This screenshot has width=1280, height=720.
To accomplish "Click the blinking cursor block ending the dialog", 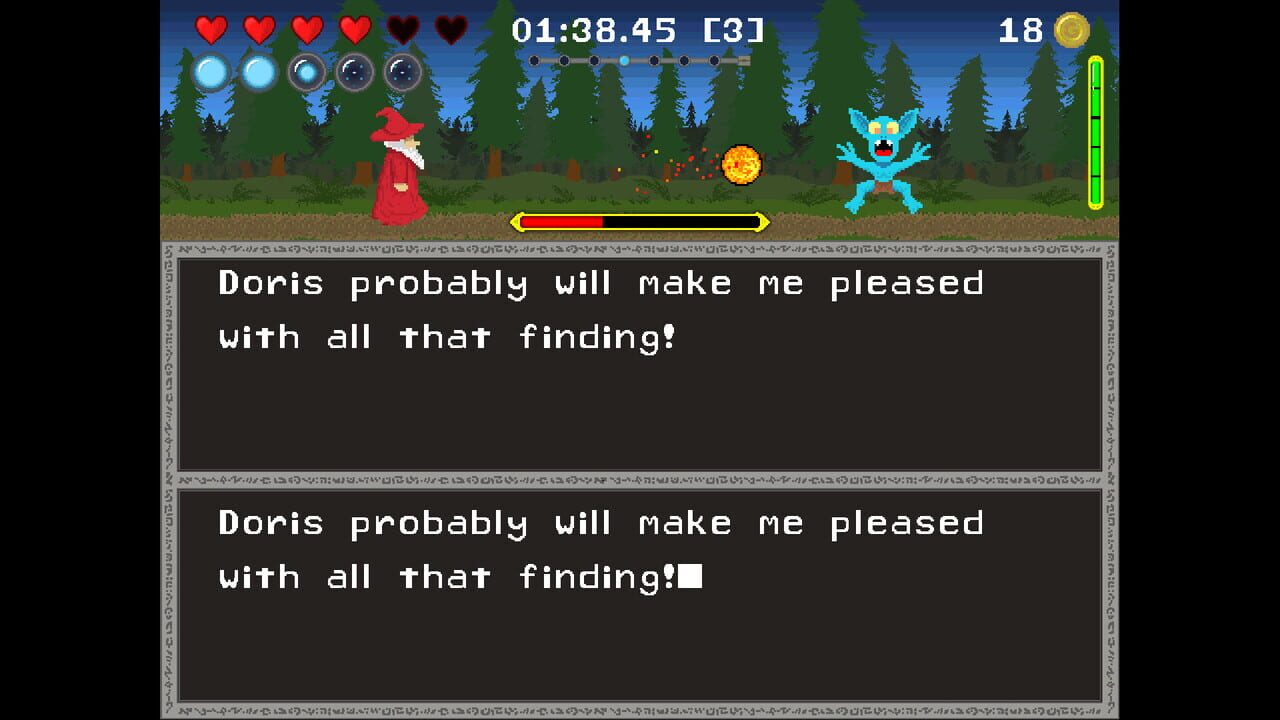I will 695,577.
